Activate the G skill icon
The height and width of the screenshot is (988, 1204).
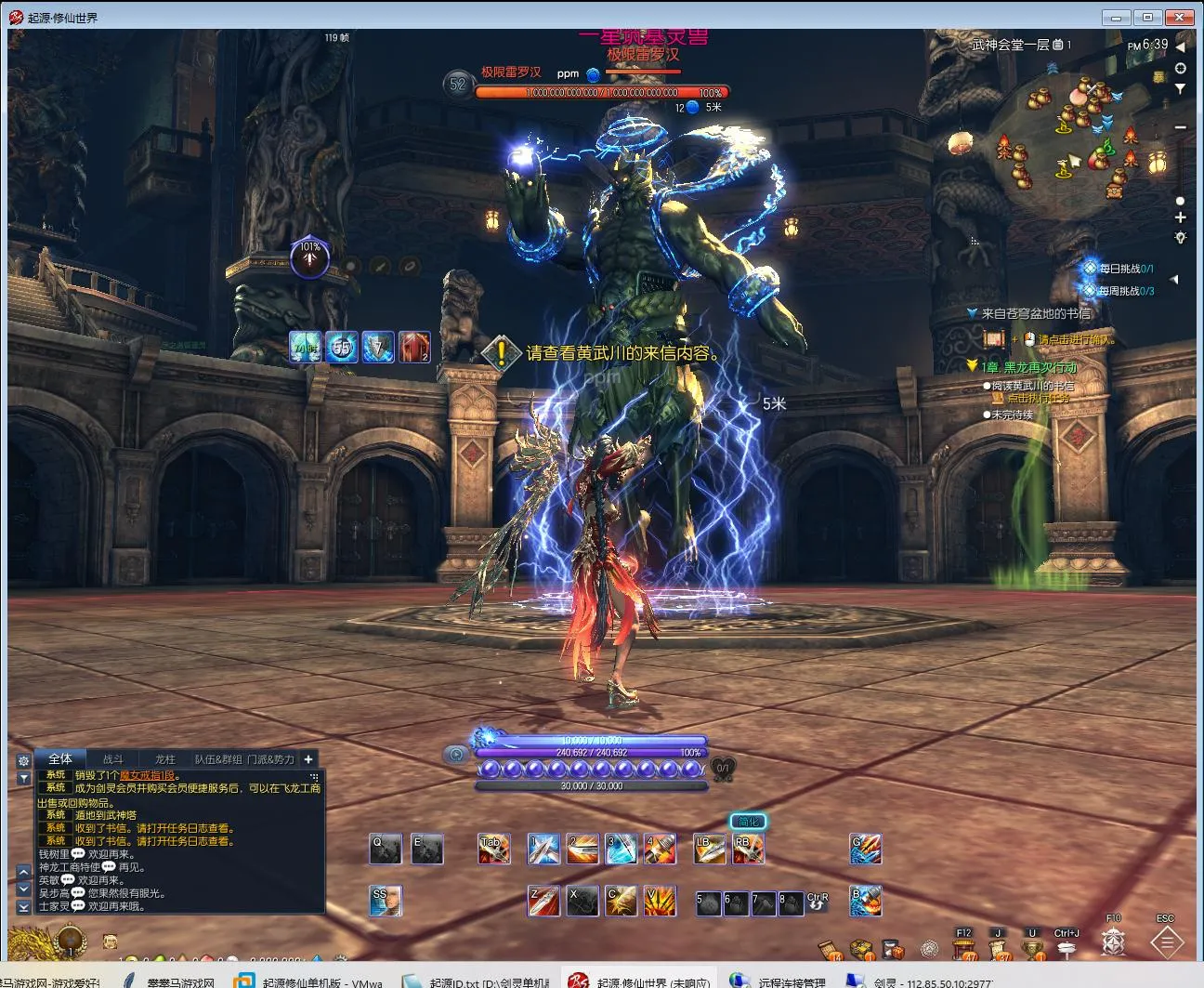click(865, 849)
